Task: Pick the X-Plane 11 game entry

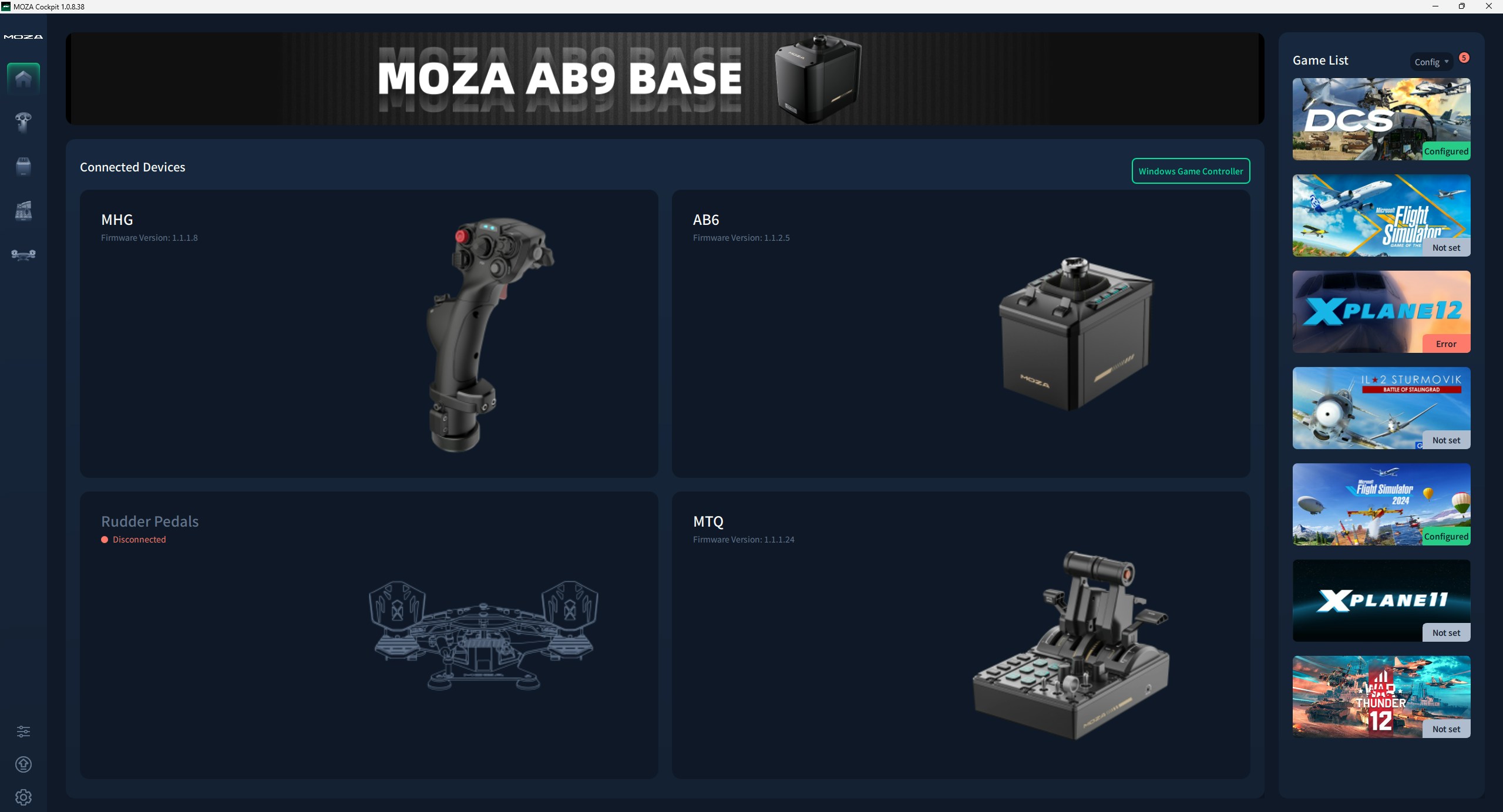Action: (1381, 601)
